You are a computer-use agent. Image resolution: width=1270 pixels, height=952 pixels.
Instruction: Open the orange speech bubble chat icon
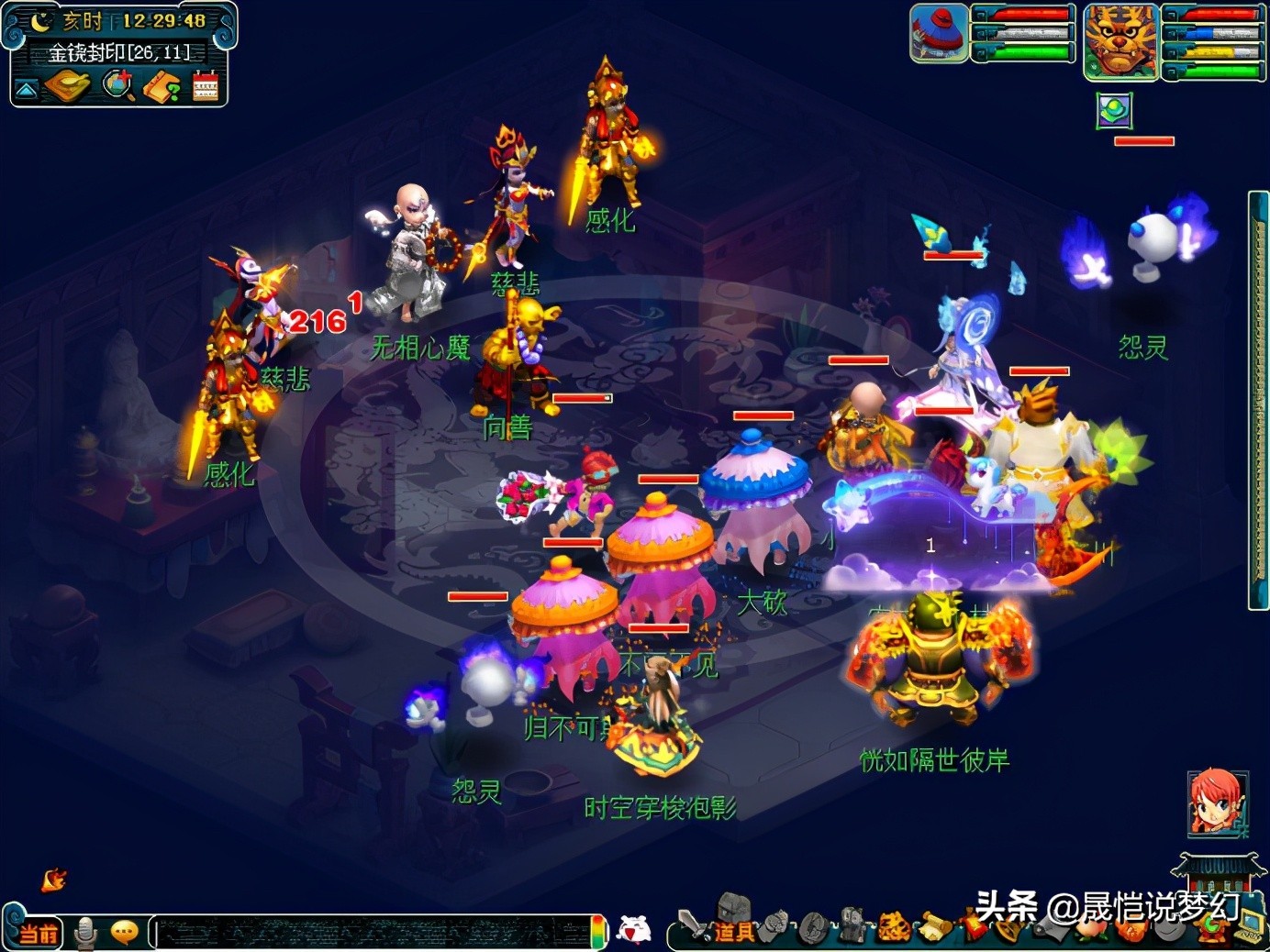[124, 932]
